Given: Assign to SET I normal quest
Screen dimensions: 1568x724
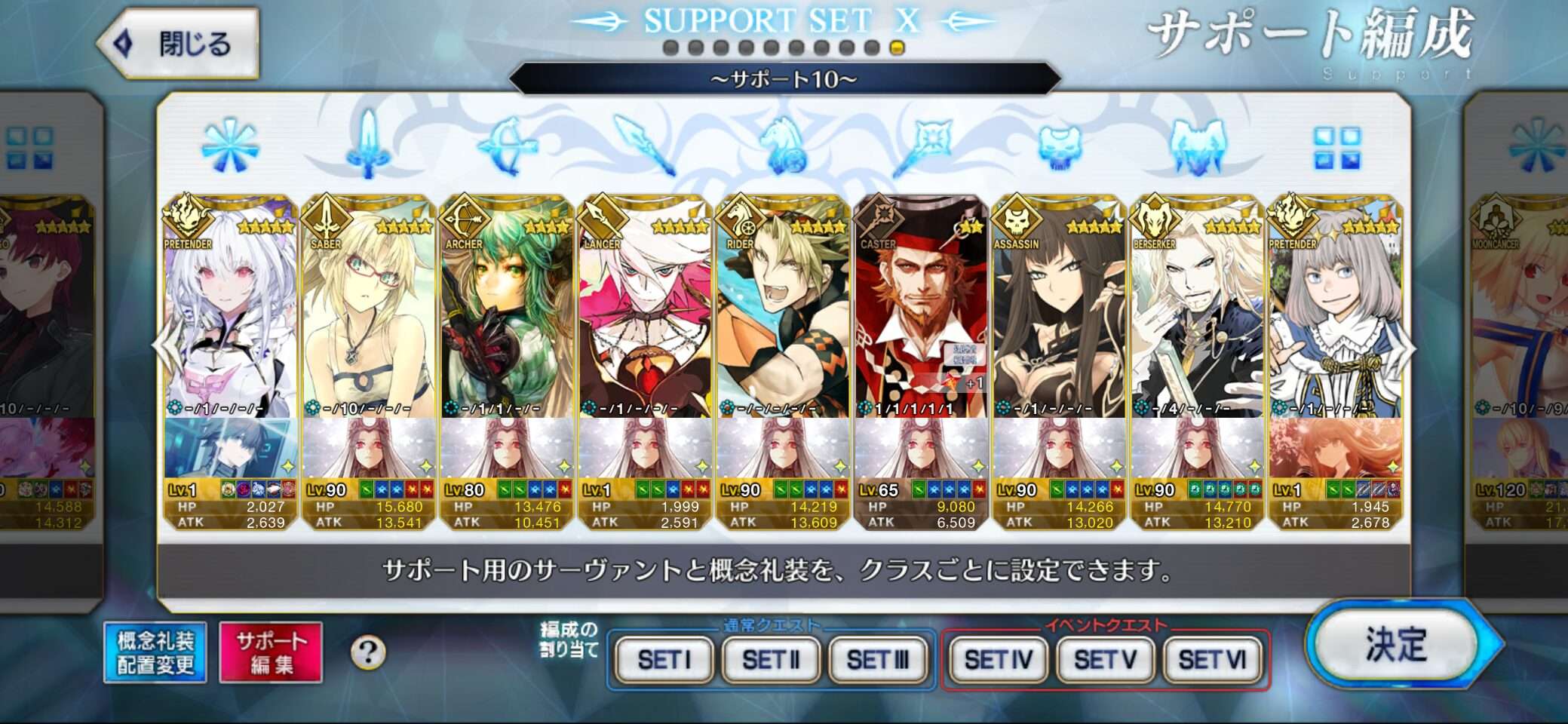Looking at the screenshot, I should coord(664,660).
